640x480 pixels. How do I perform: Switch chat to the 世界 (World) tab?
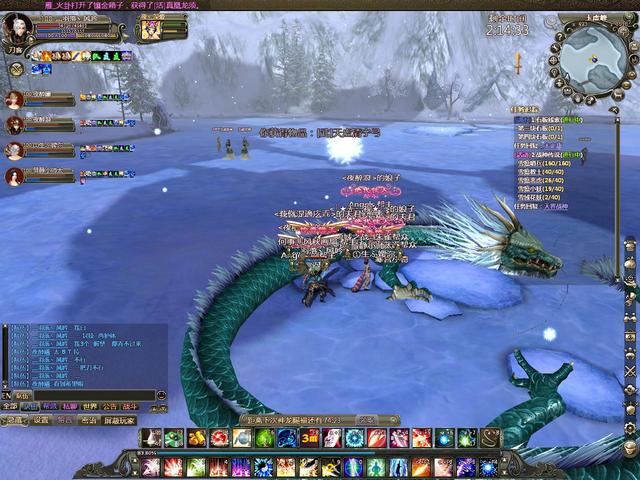(90, 407)
